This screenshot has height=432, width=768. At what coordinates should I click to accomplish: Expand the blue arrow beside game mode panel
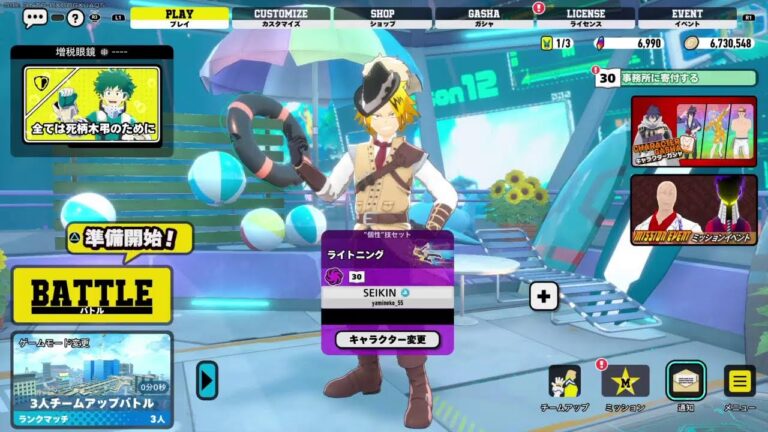(x=207, y=380)
